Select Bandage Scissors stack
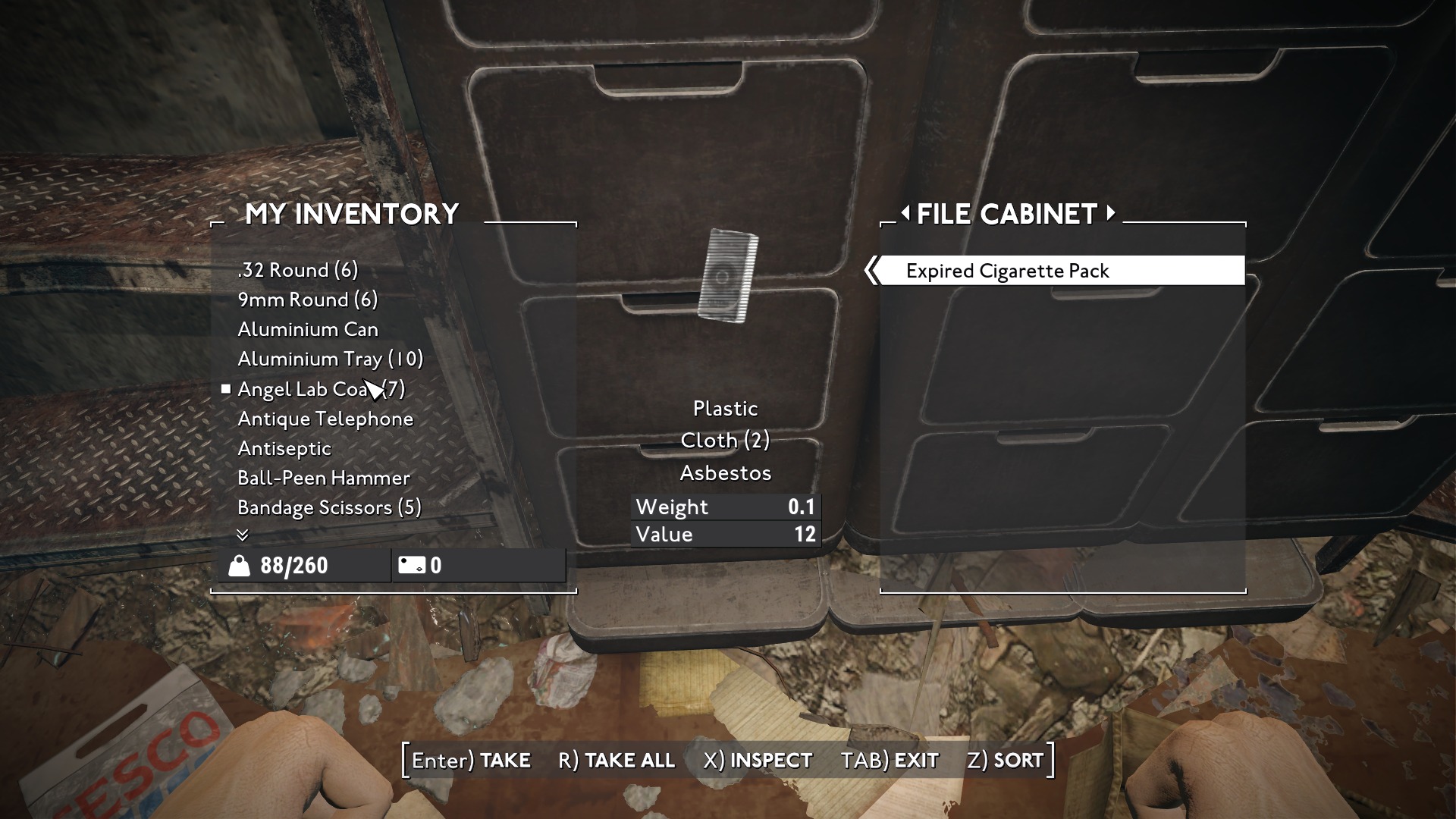Screen dimensions: 1456x819 point(329,507)
